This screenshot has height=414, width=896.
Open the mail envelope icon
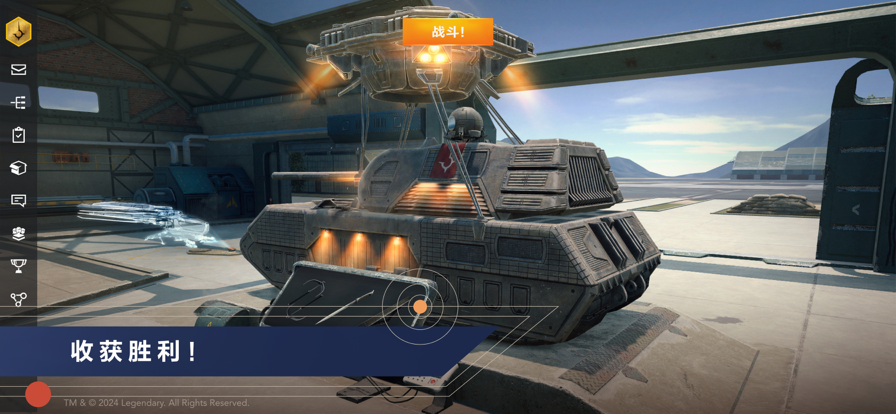click(x=19, y=70)
